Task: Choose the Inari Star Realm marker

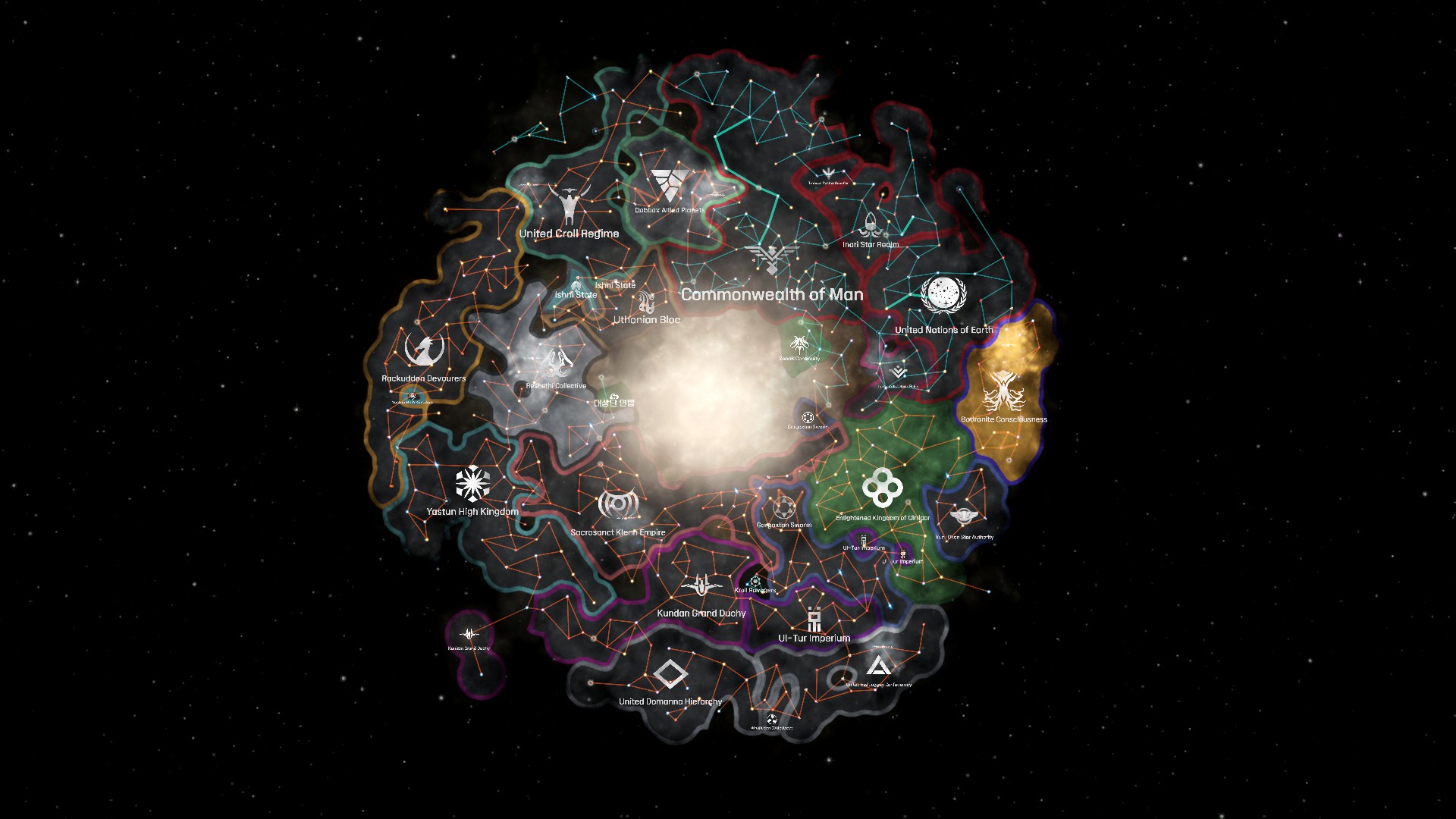Action: [870, 225]
